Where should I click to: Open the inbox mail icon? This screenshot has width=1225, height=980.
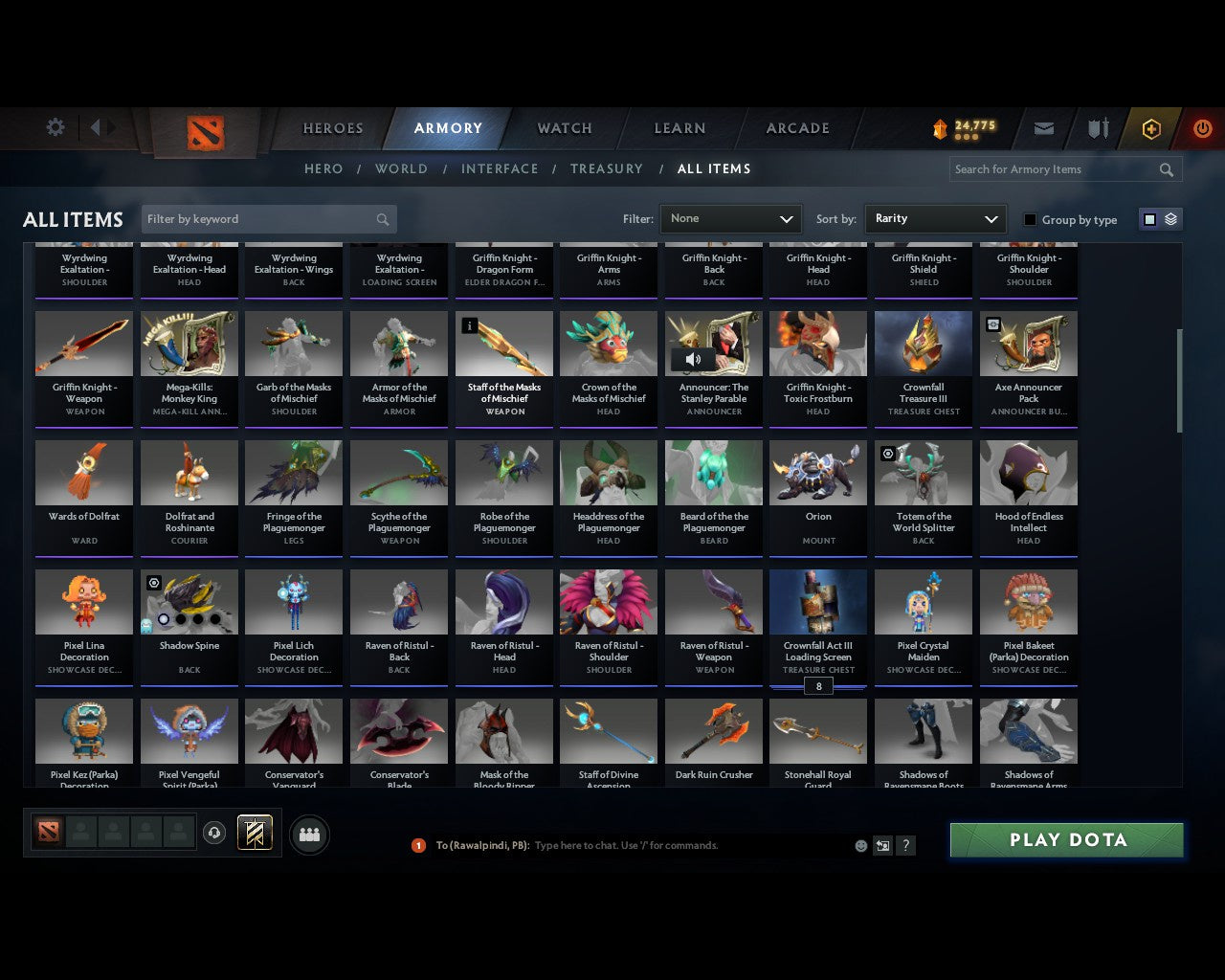[1043, 128]
